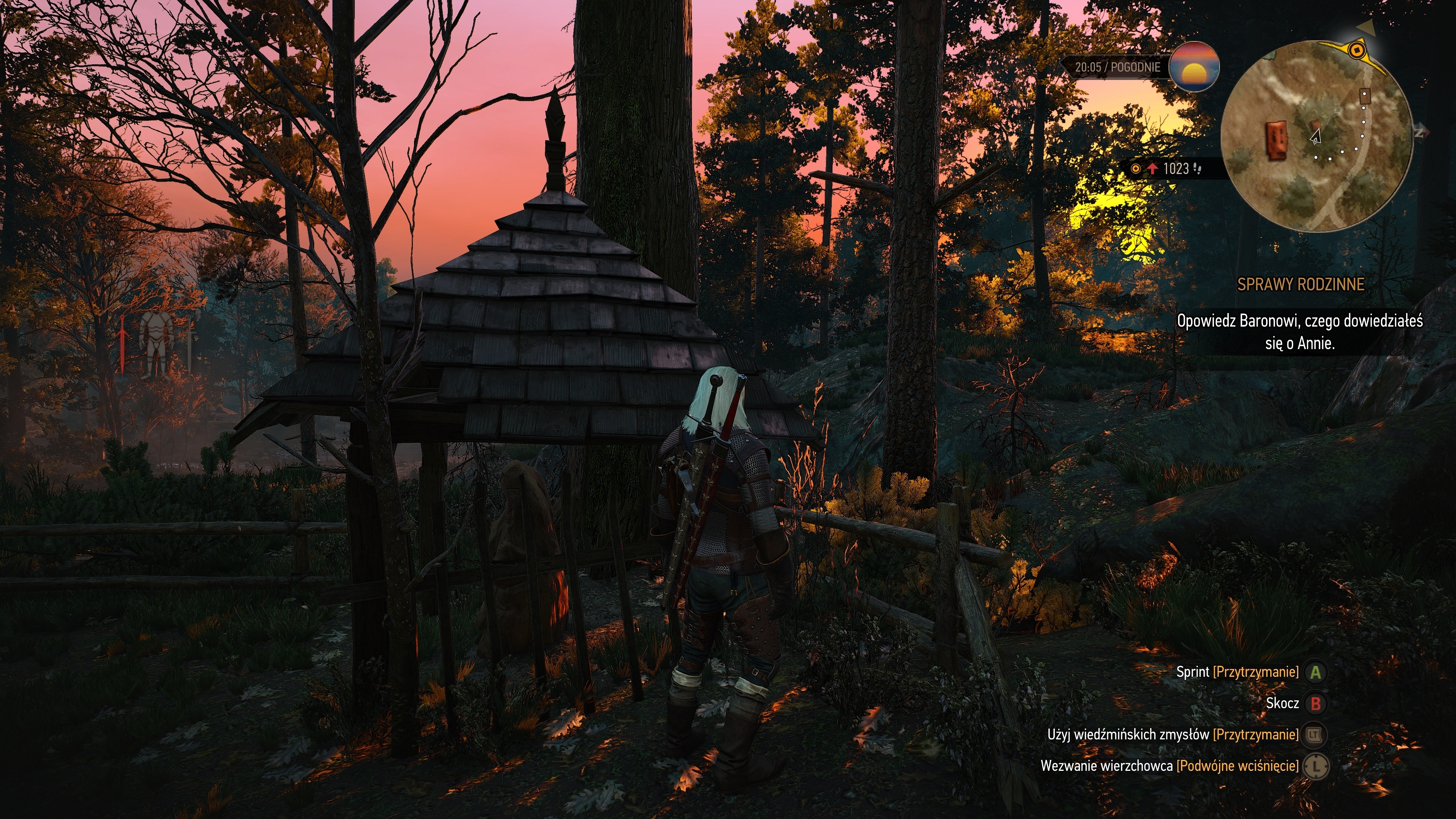Image resolution: width=1456 pixels, height=819 pixels.
Task: Open the circular minimap
Action: (1317, 136)
